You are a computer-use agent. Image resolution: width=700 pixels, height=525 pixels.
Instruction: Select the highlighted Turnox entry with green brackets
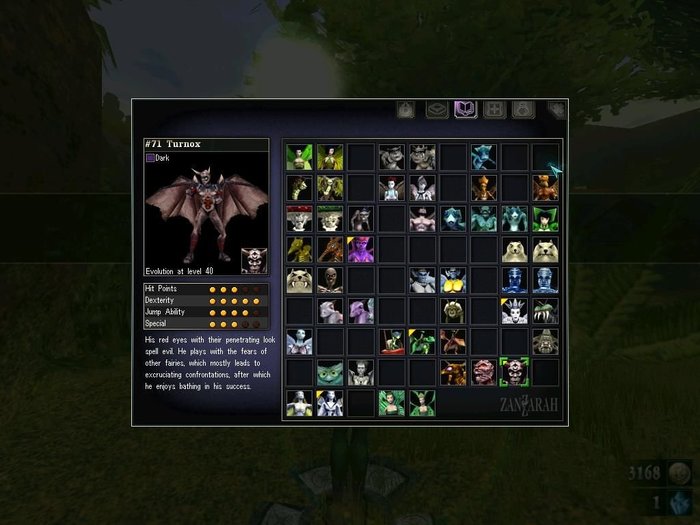pyautogui.click(x=514, y=372)
